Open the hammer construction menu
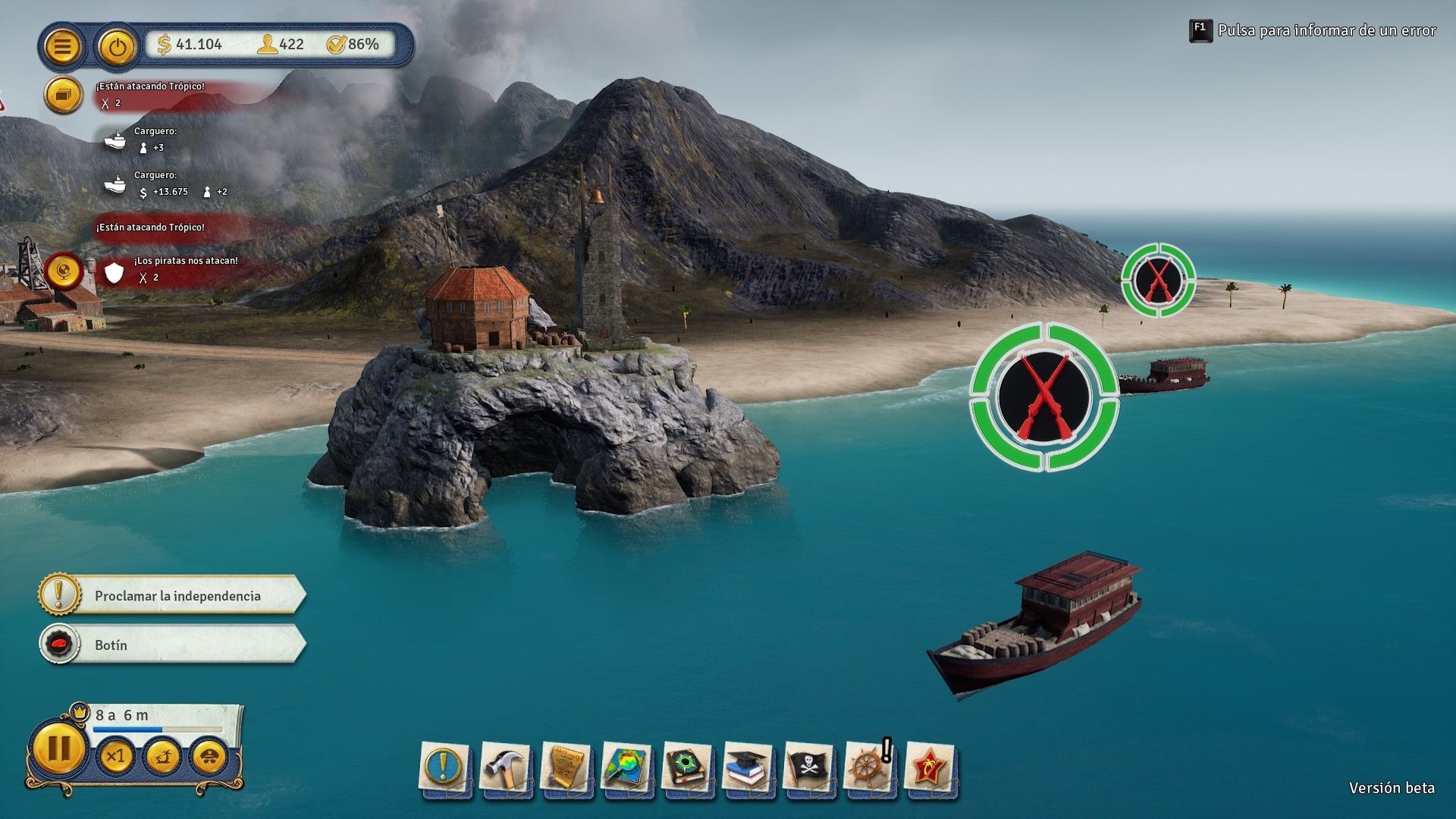 pyautogui.click(x=504, y=767)
